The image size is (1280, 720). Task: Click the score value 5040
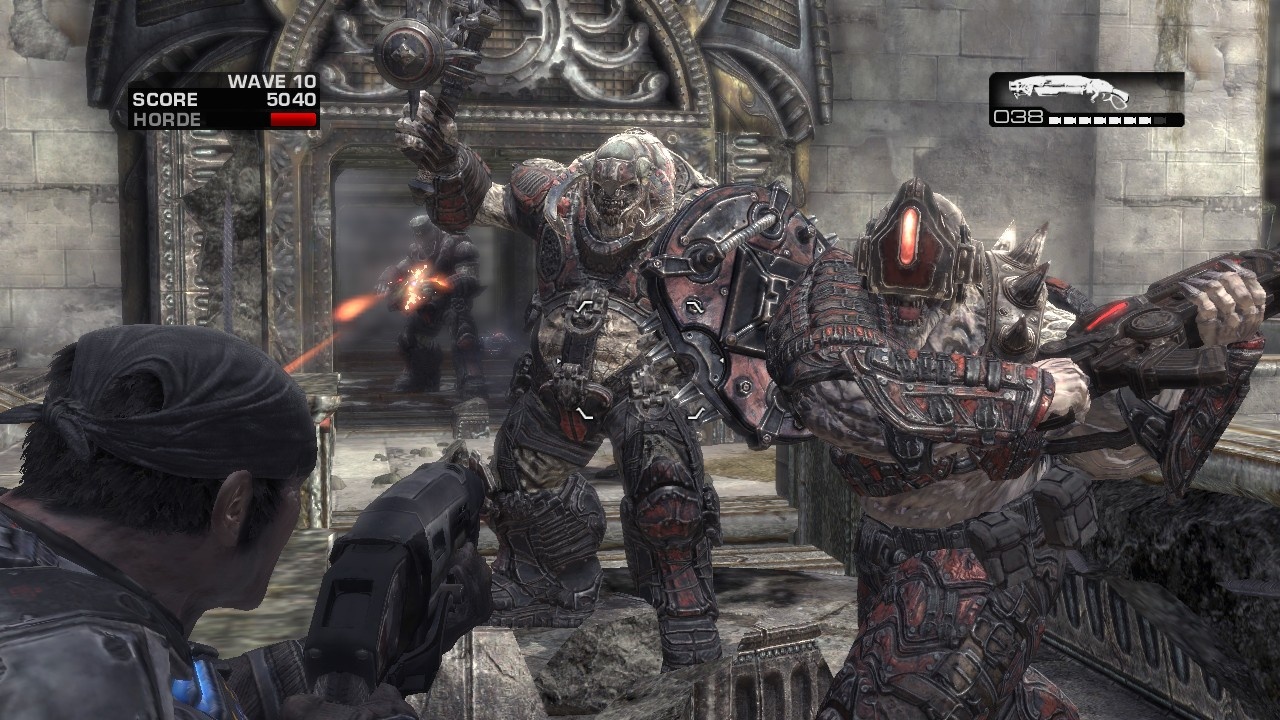(293, 98)
